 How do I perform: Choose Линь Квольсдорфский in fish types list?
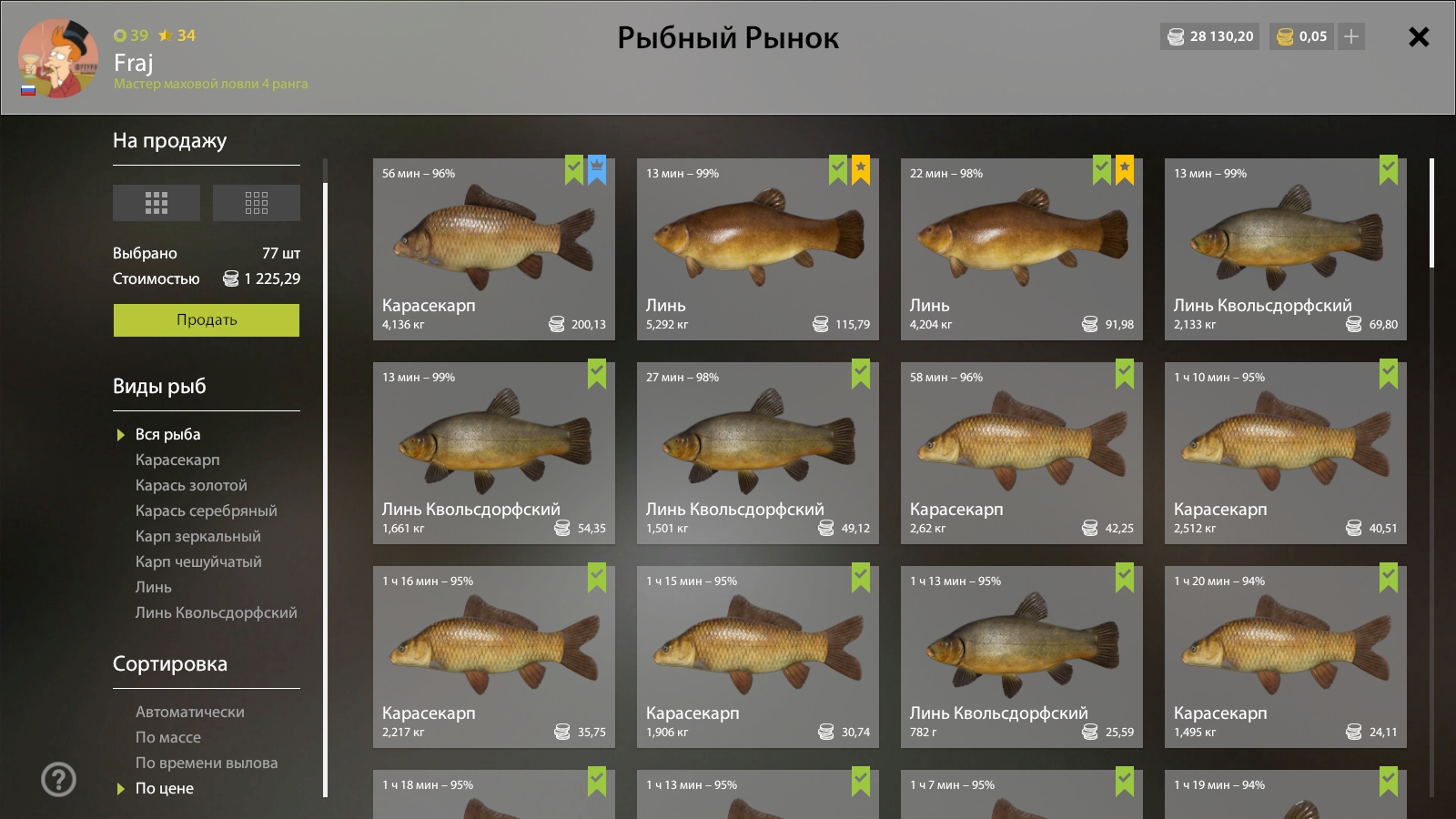click(x=216, y=613)
